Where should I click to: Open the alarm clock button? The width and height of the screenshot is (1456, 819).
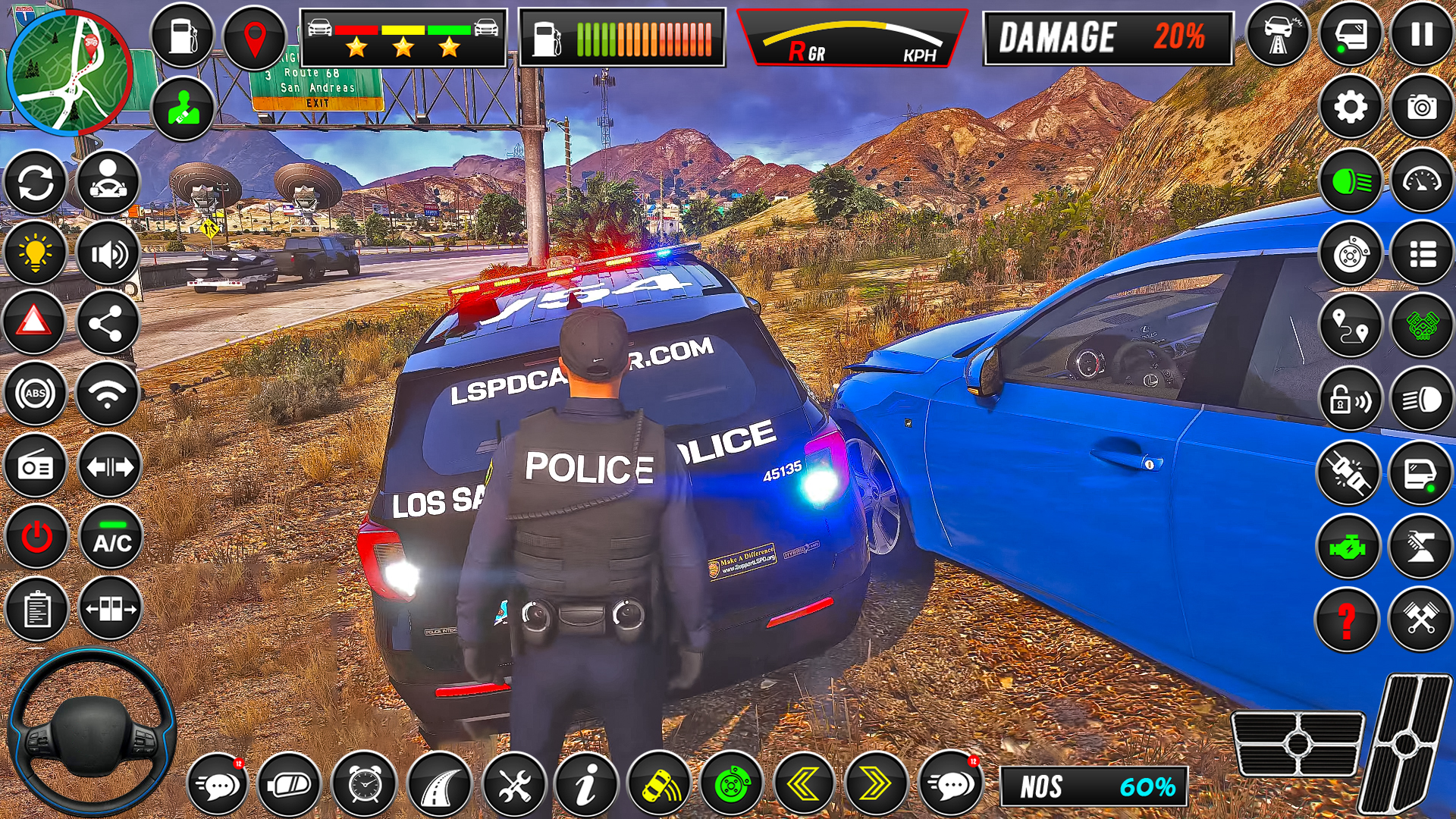coord(365,785)
